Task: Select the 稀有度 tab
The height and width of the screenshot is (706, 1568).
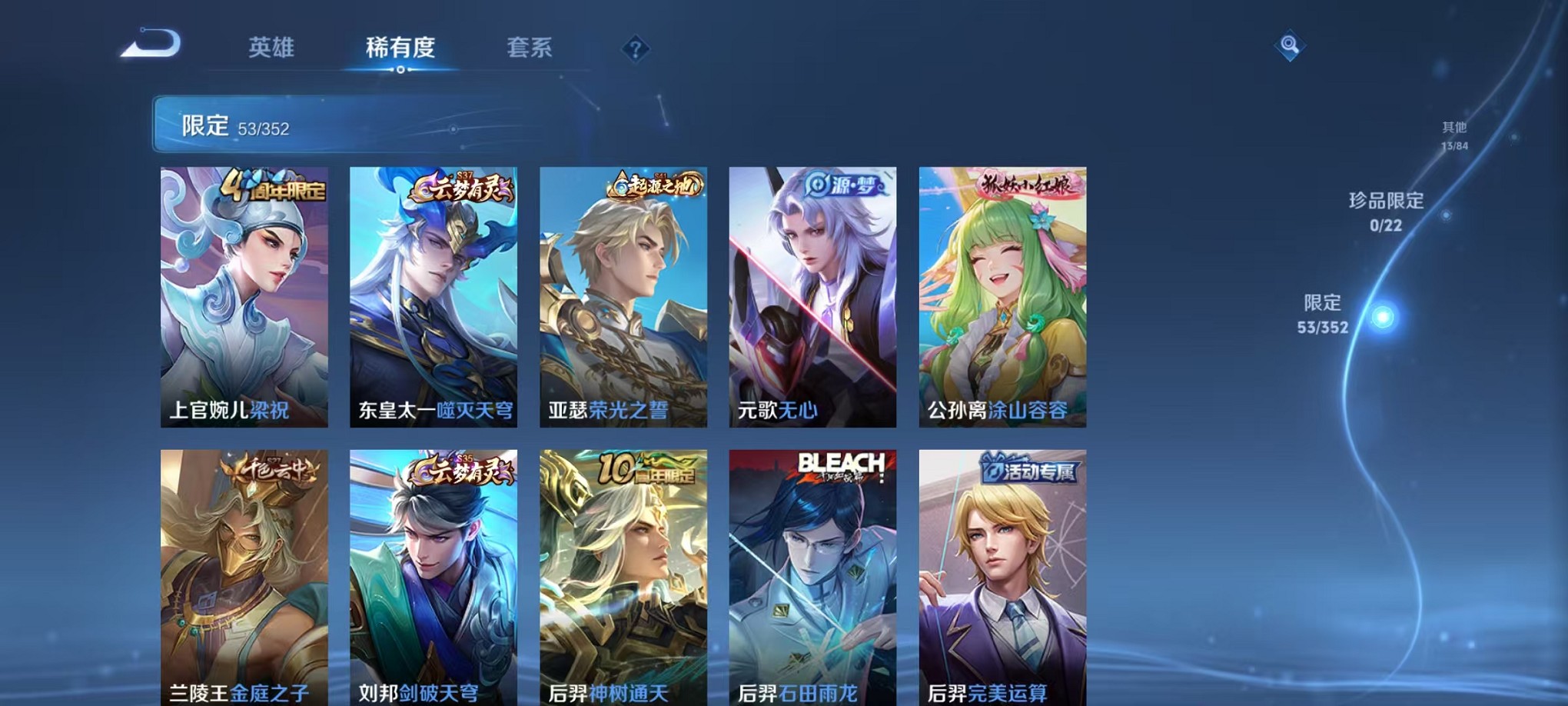Action: point(400,48)
